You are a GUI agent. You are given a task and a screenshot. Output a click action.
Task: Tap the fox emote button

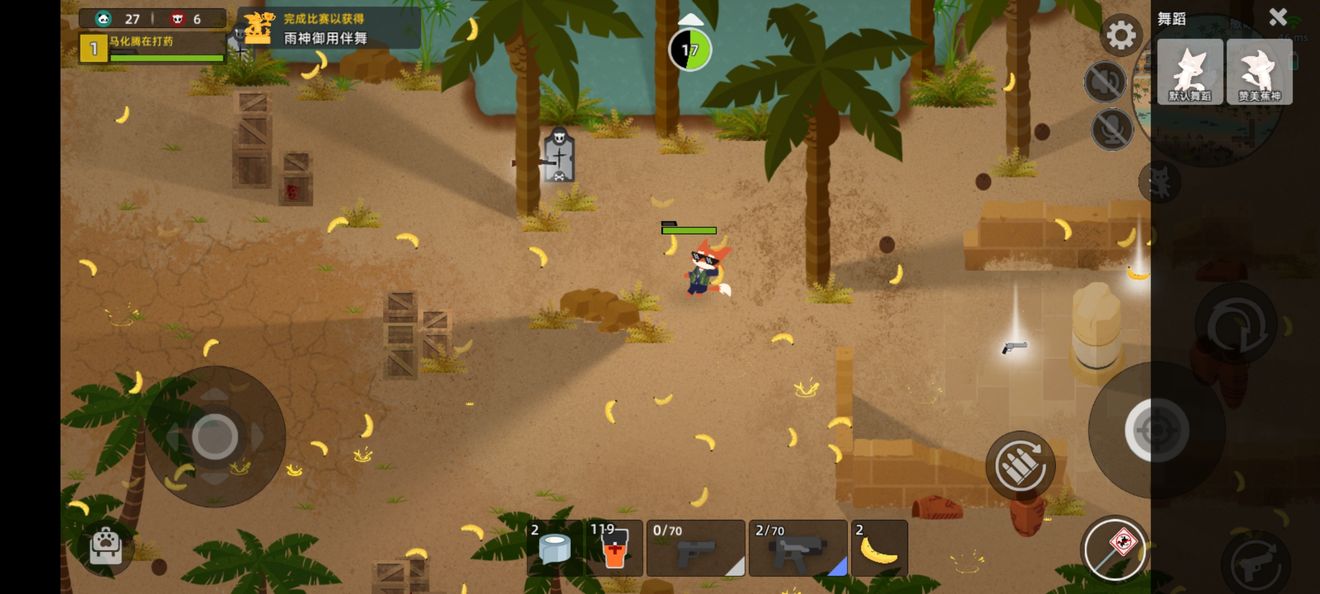(x=1159, y=182)
